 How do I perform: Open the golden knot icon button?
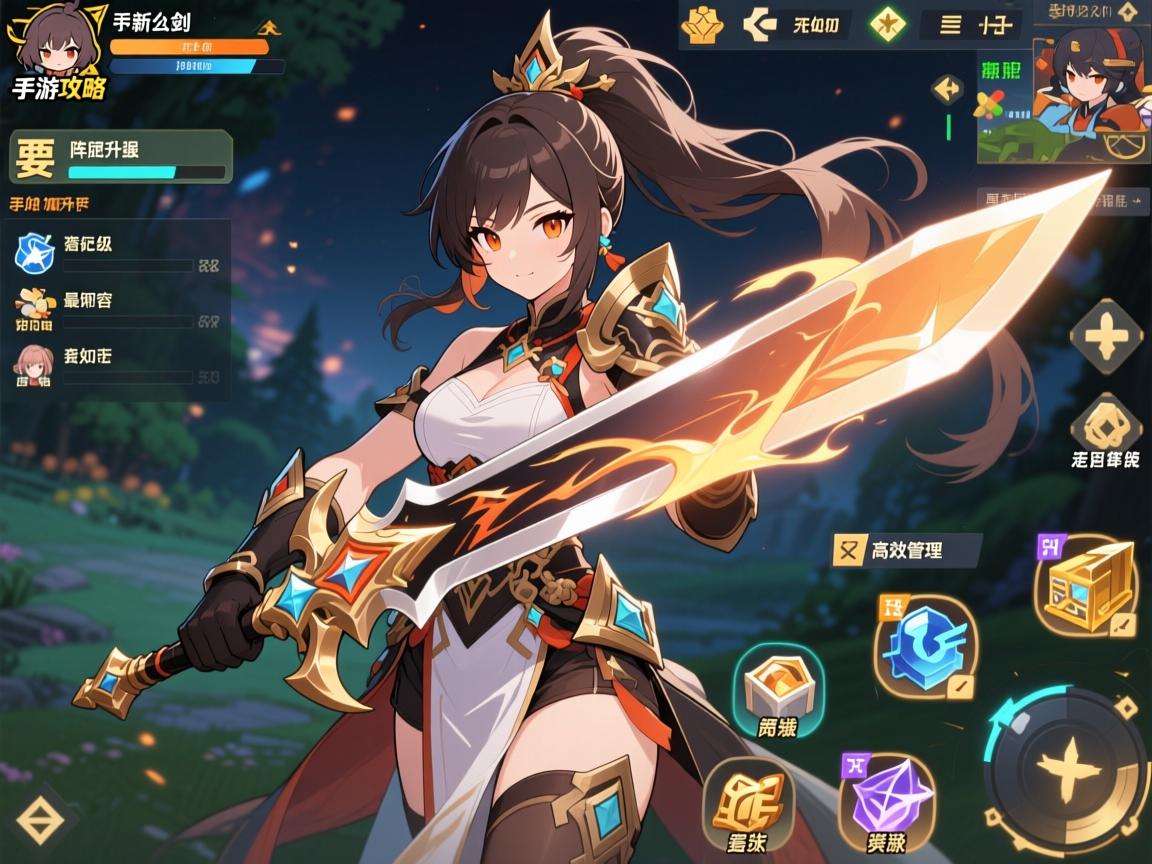pyautogui.click(x=1105, y=426)
